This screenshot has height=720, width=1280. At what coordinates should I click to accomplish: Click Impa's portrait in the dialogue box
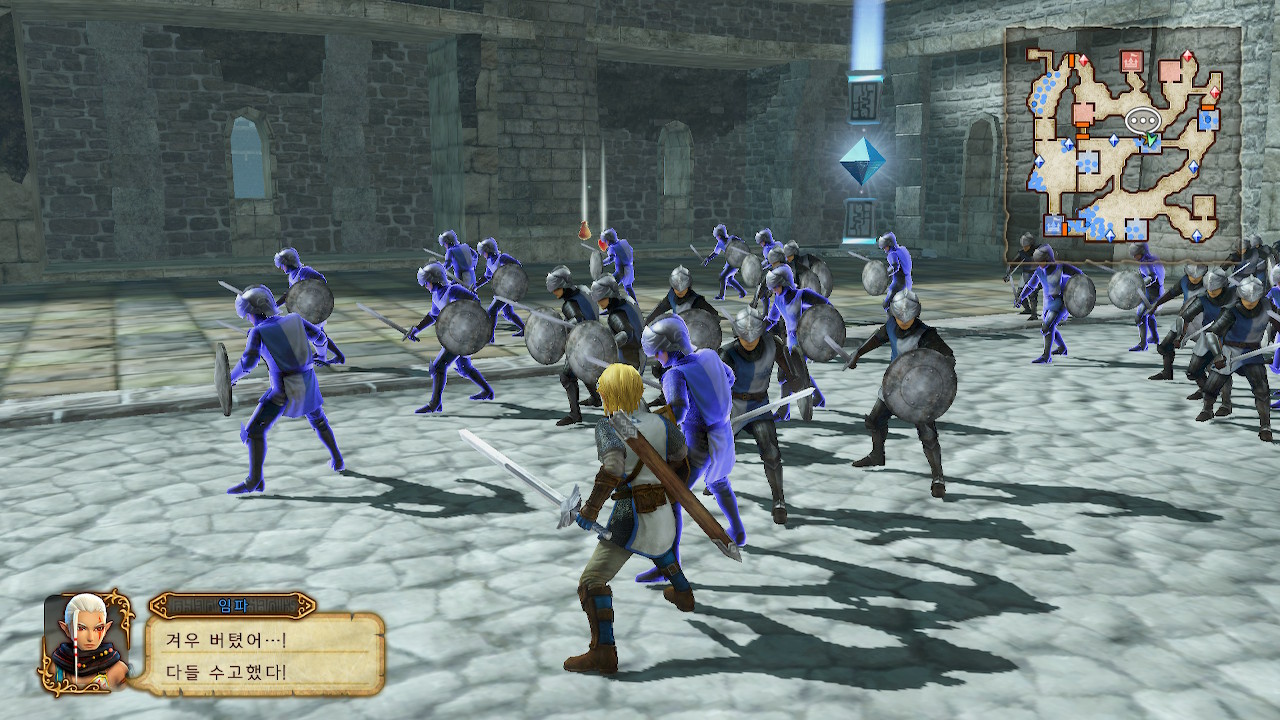click(x=87, y=641)
